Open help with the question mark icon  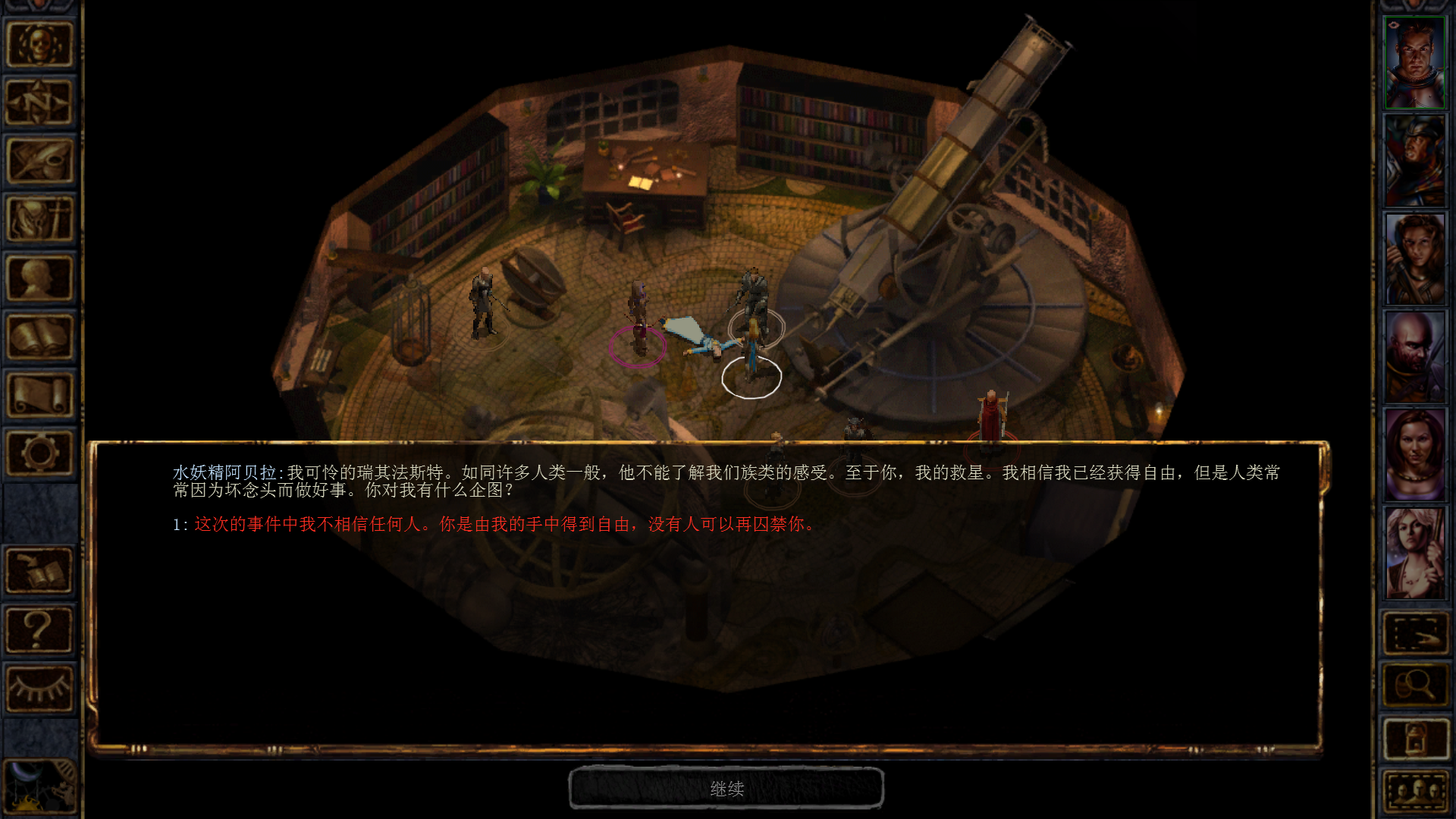click(x=39, y=629)
